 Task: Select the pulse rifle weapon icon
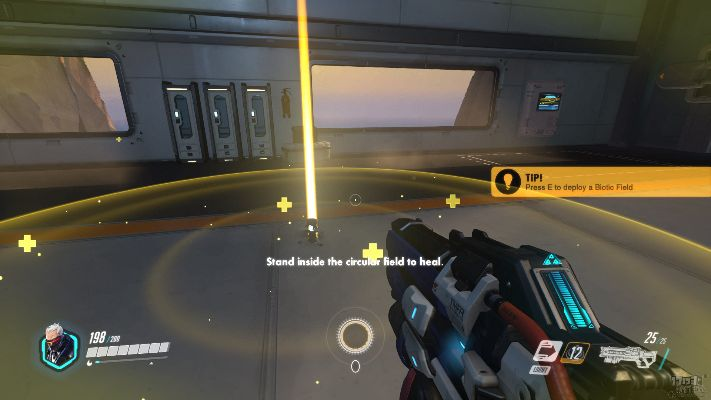point(626,354)
